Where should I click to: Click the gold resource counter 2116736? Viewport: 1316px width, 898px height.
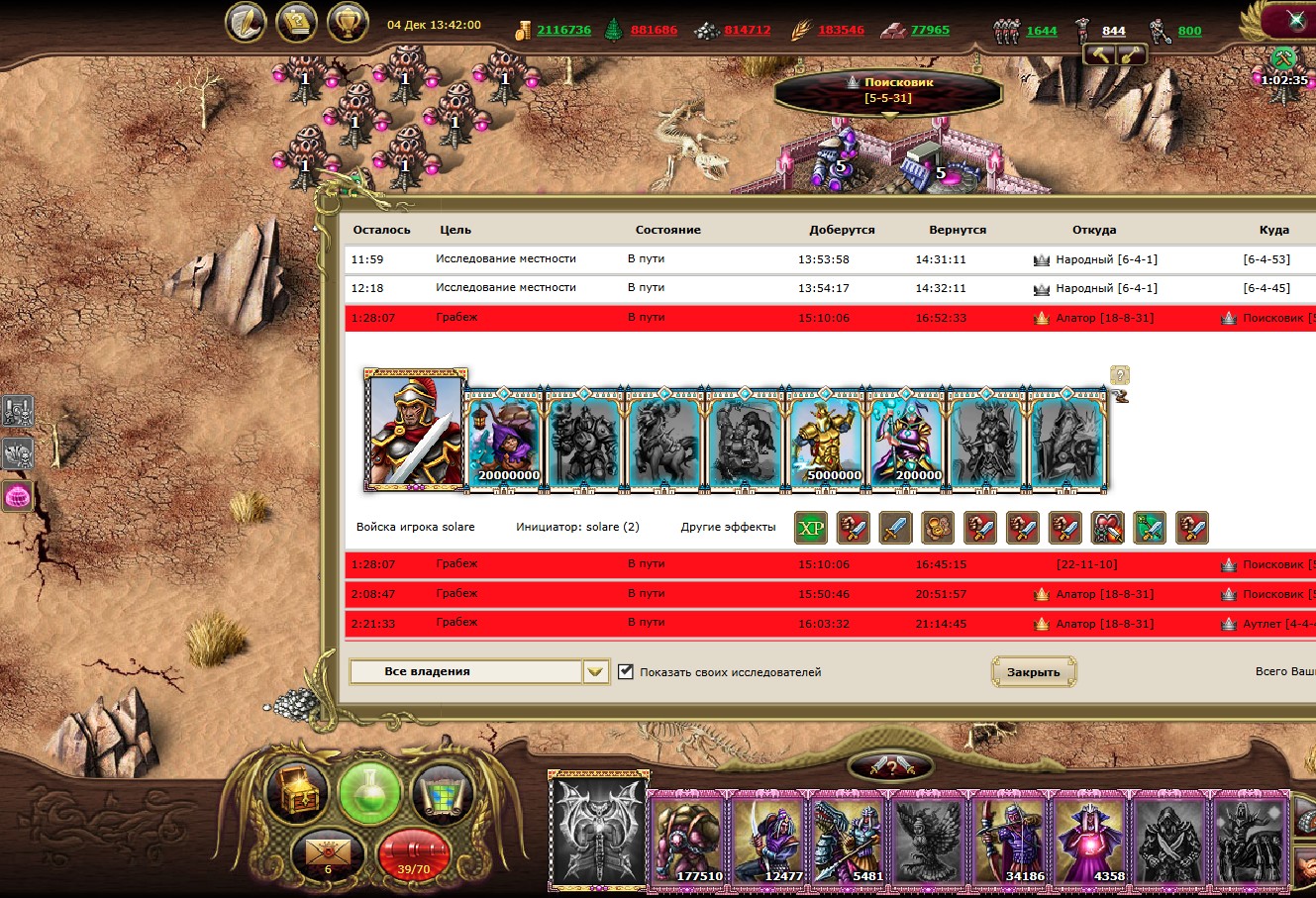click(563, 30)
